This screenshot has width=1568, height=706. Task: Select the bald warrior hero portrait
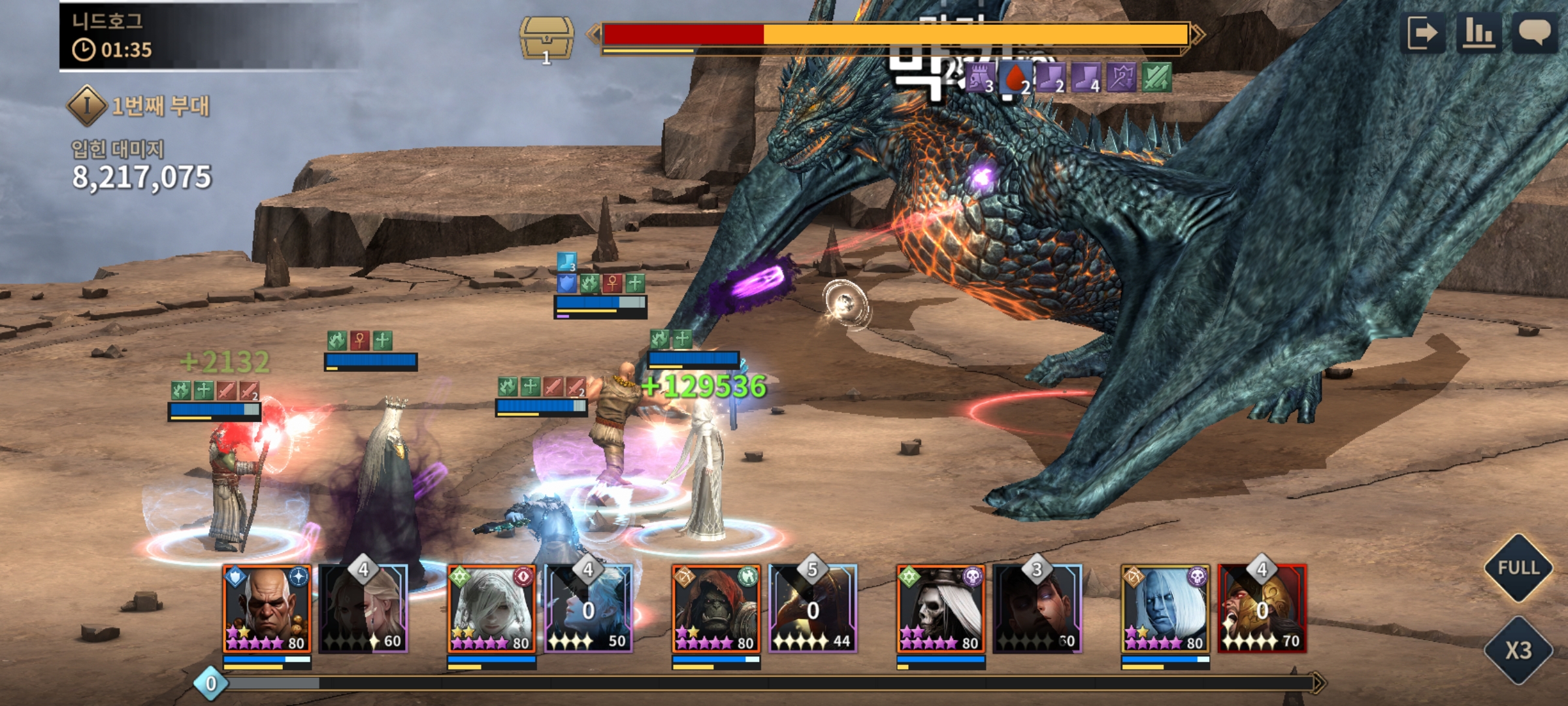click(267, 609)
